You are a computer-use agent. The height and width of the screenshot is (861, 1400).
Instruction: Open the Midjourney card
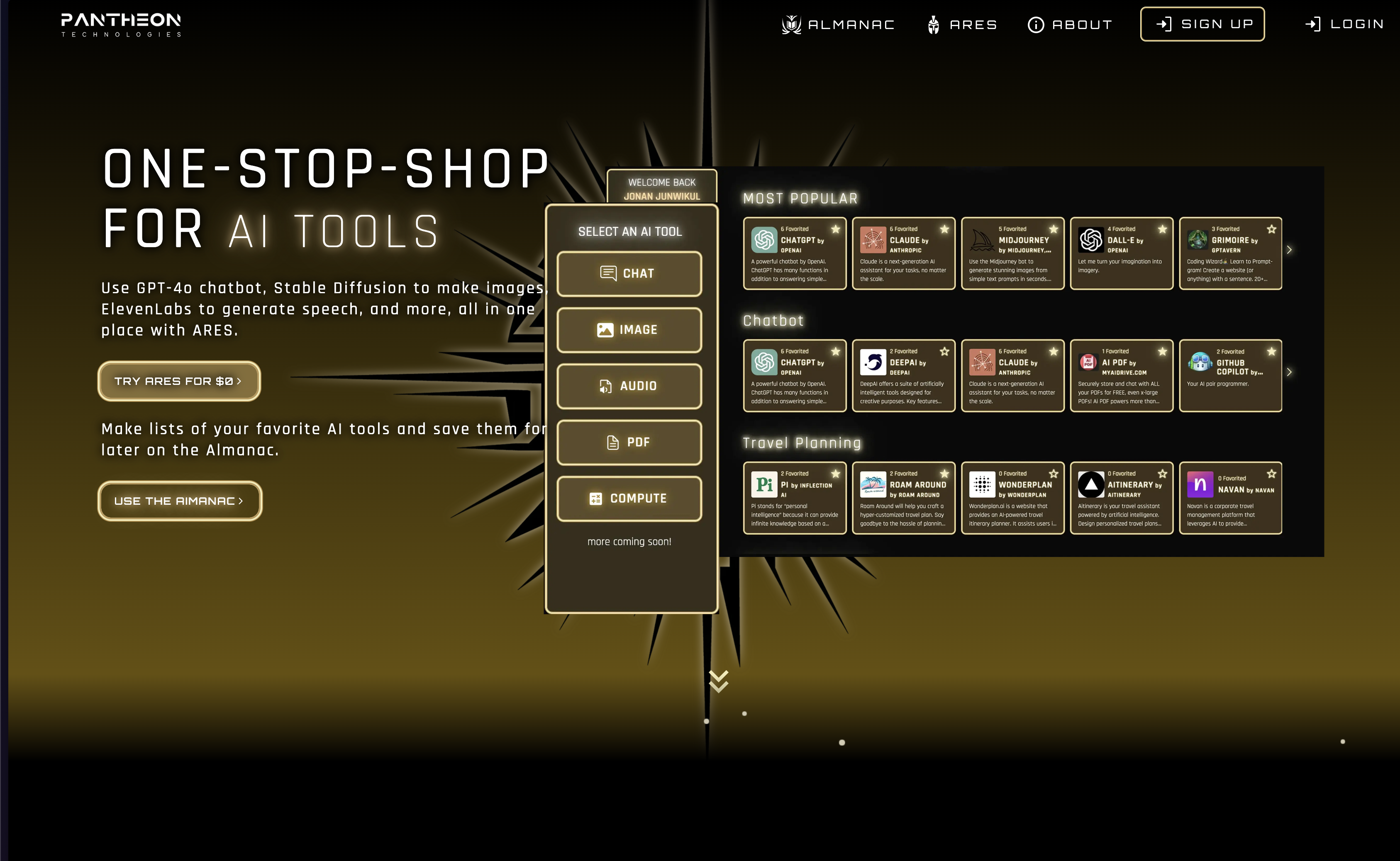[1012, 253]
